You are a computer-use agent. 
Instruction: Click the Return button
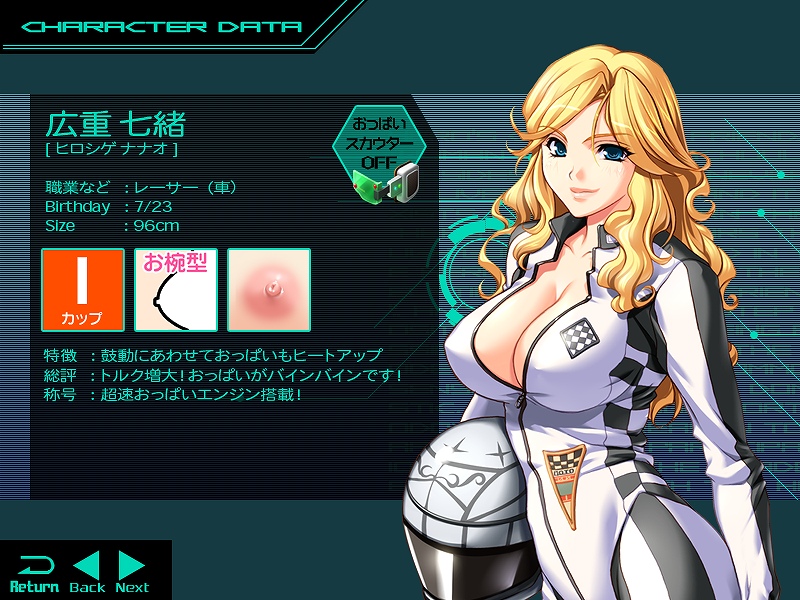(x=34, y=572)
